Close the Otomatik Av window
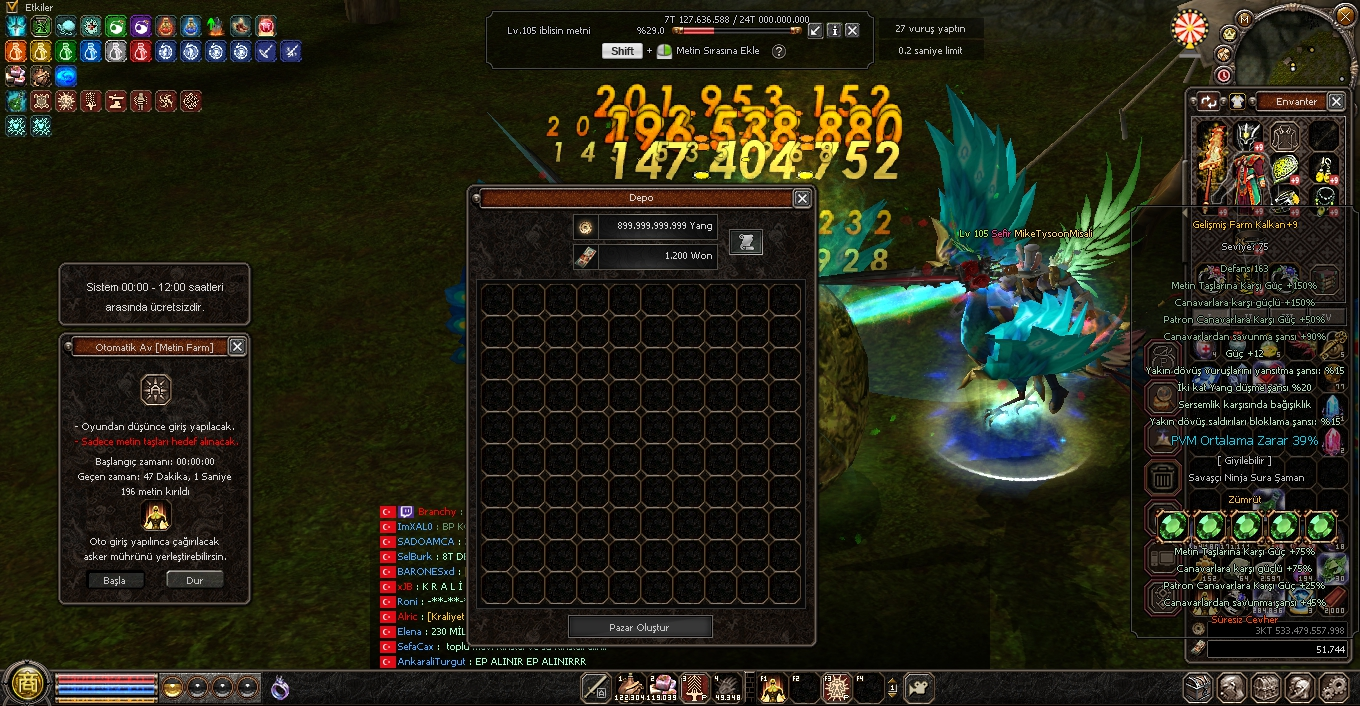 pos(237,346)
